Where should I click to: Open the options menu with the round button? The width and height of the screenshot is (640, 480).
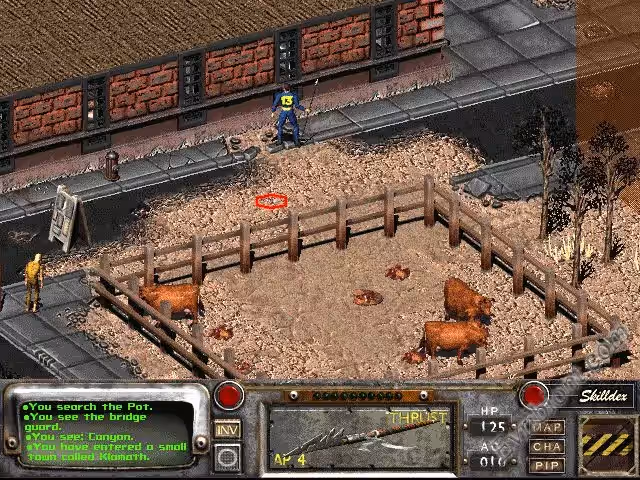coord(229,458)
